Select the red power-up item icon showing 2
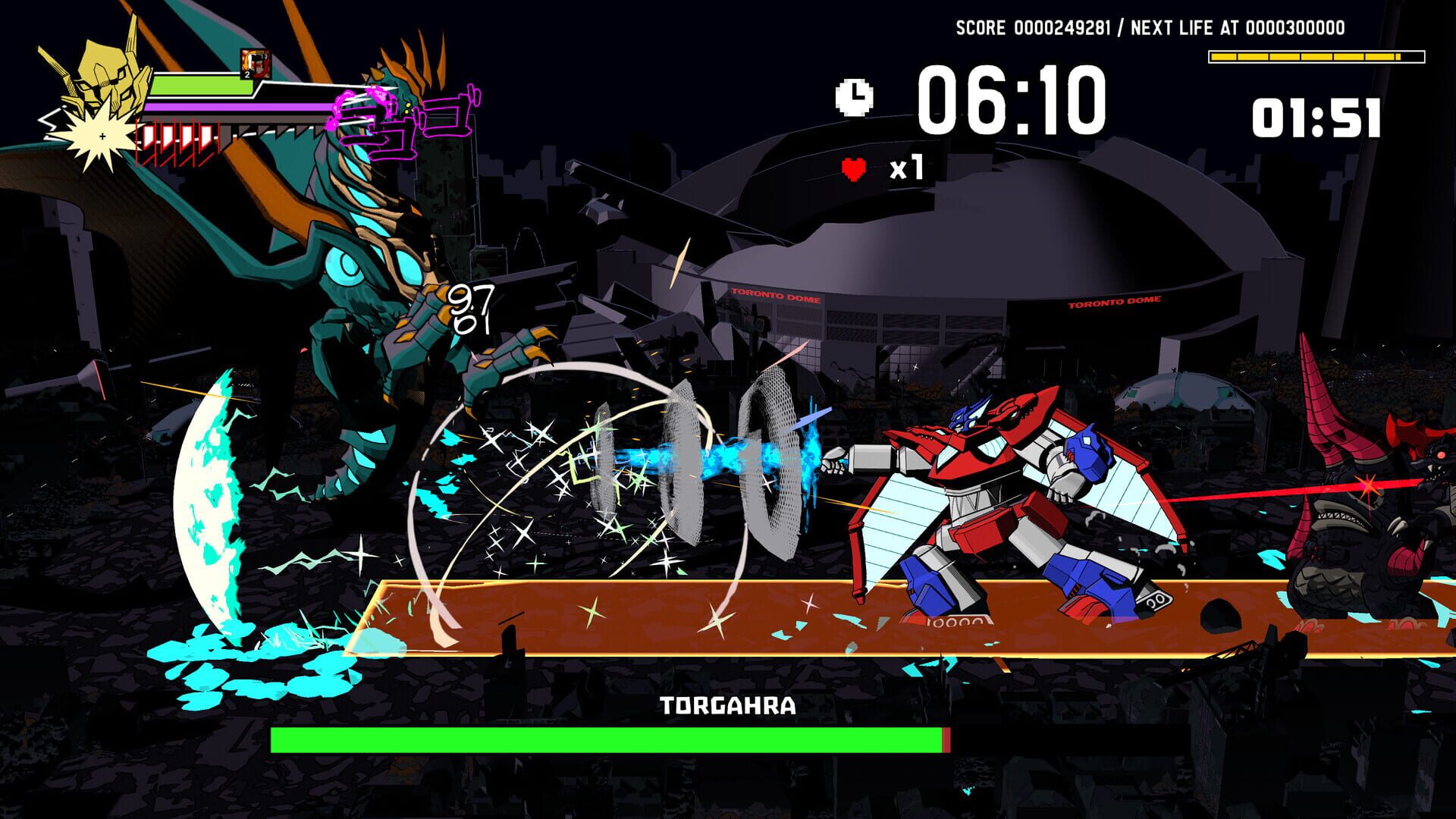1456x819 pixels. 255,62
